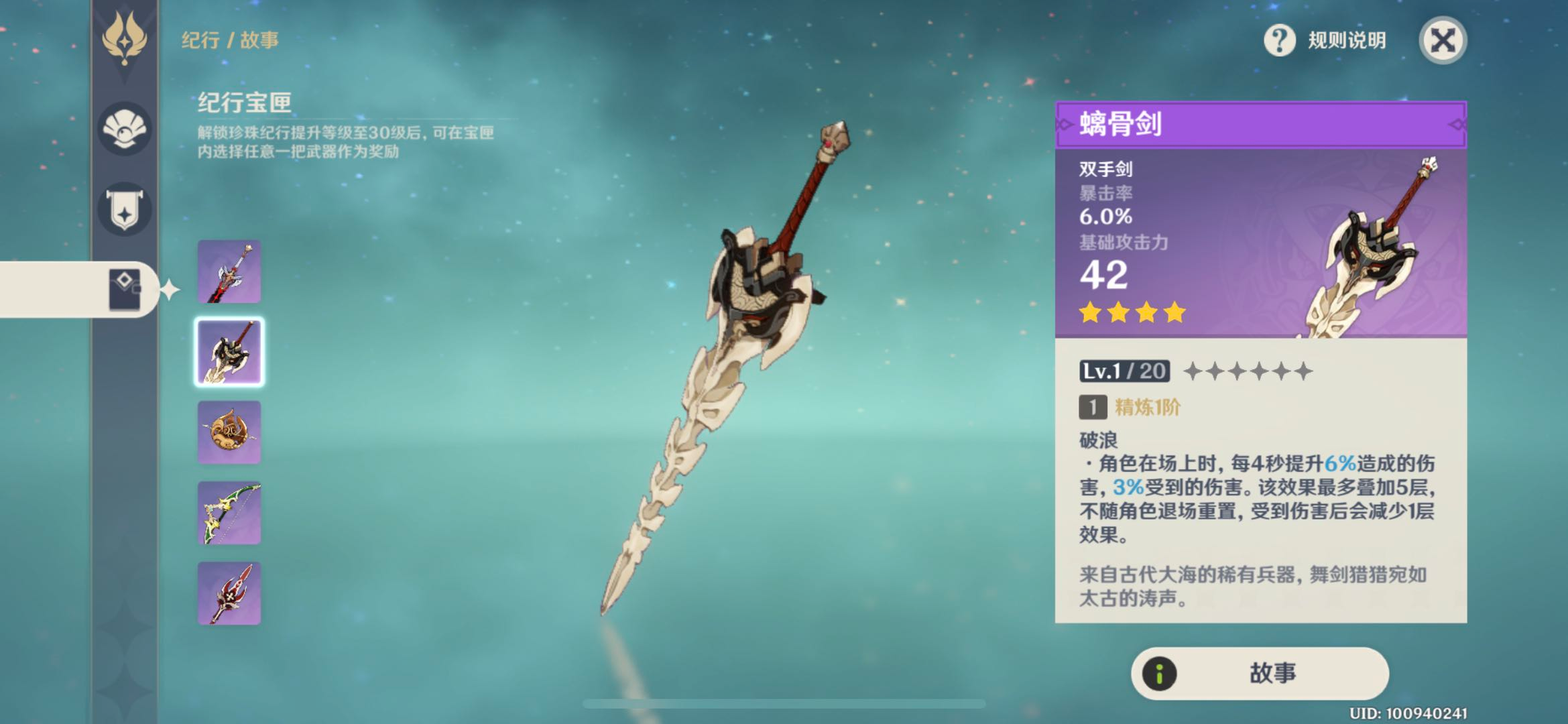The image size is (1568, 724).
Task: Switch to the banner missions tab
Action: click(125, 209)
